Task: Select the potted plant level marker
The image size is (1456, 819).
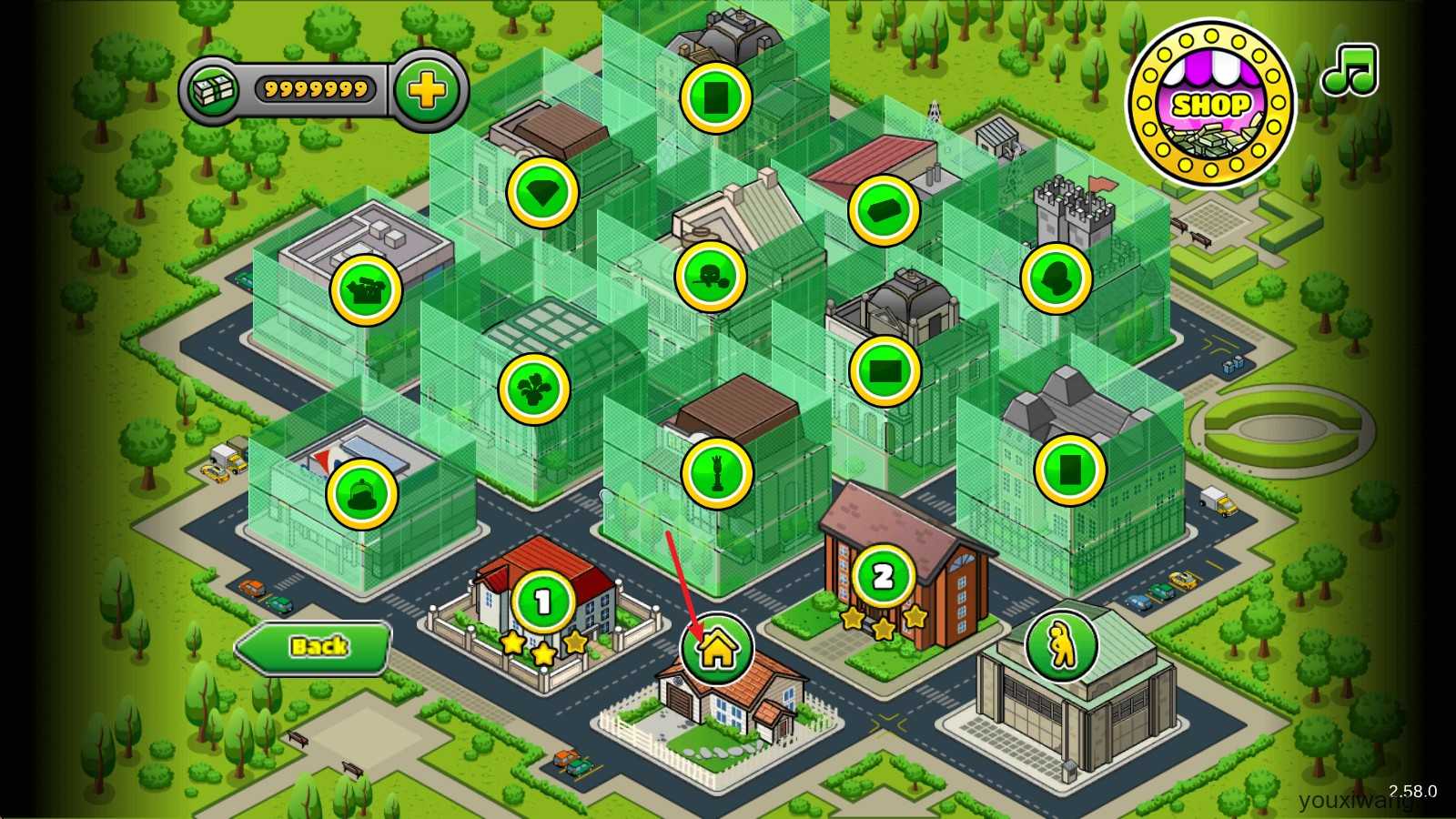Action: [533, 389]
